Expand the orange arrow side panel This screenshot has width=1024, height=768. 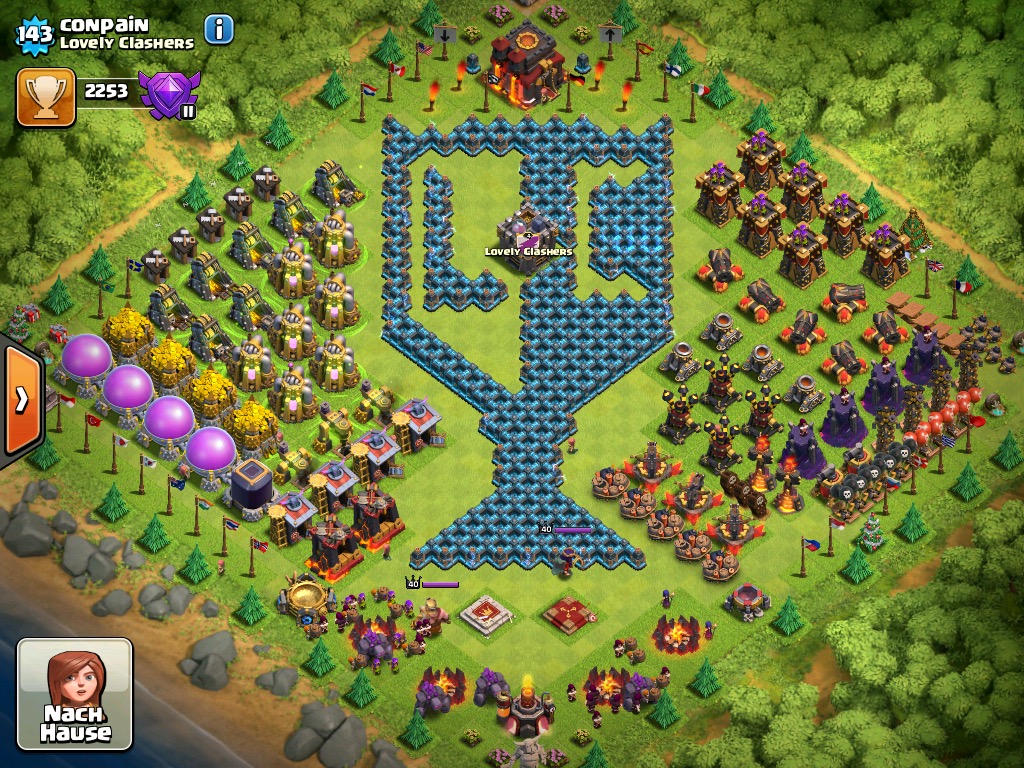(x=21, y=400)
